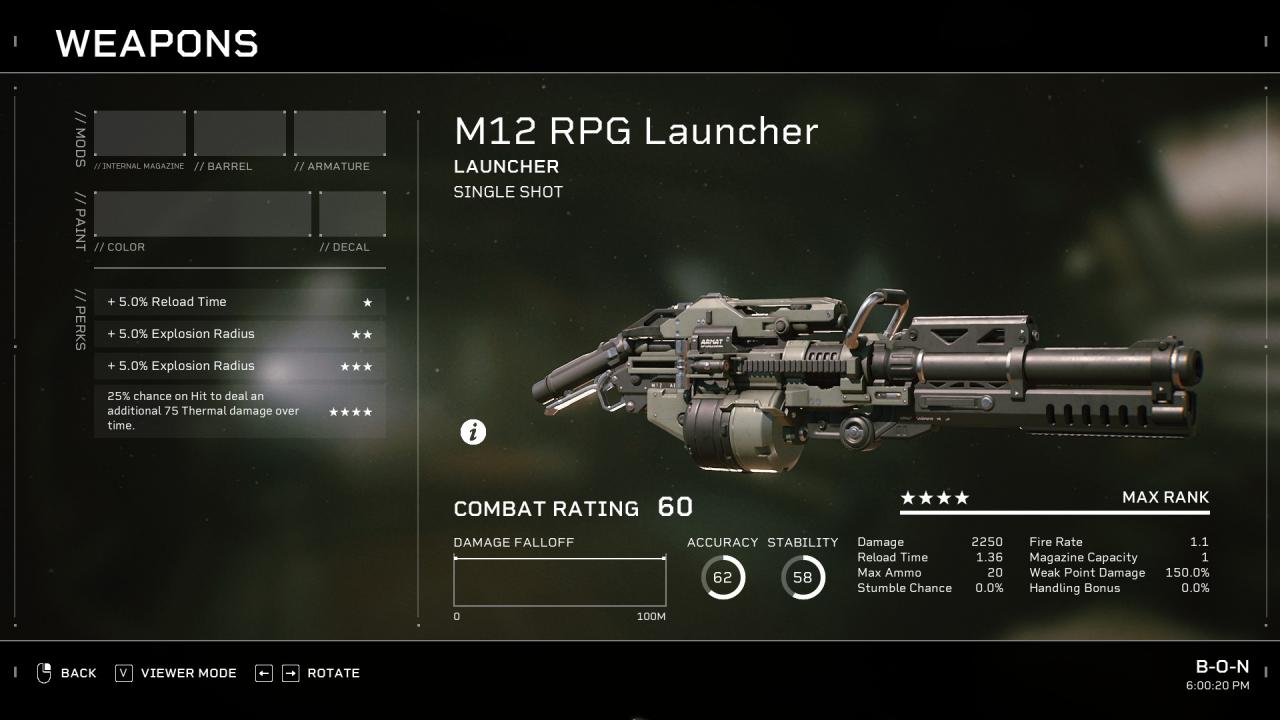Open the Color paint slot

(x=203, y=214)
